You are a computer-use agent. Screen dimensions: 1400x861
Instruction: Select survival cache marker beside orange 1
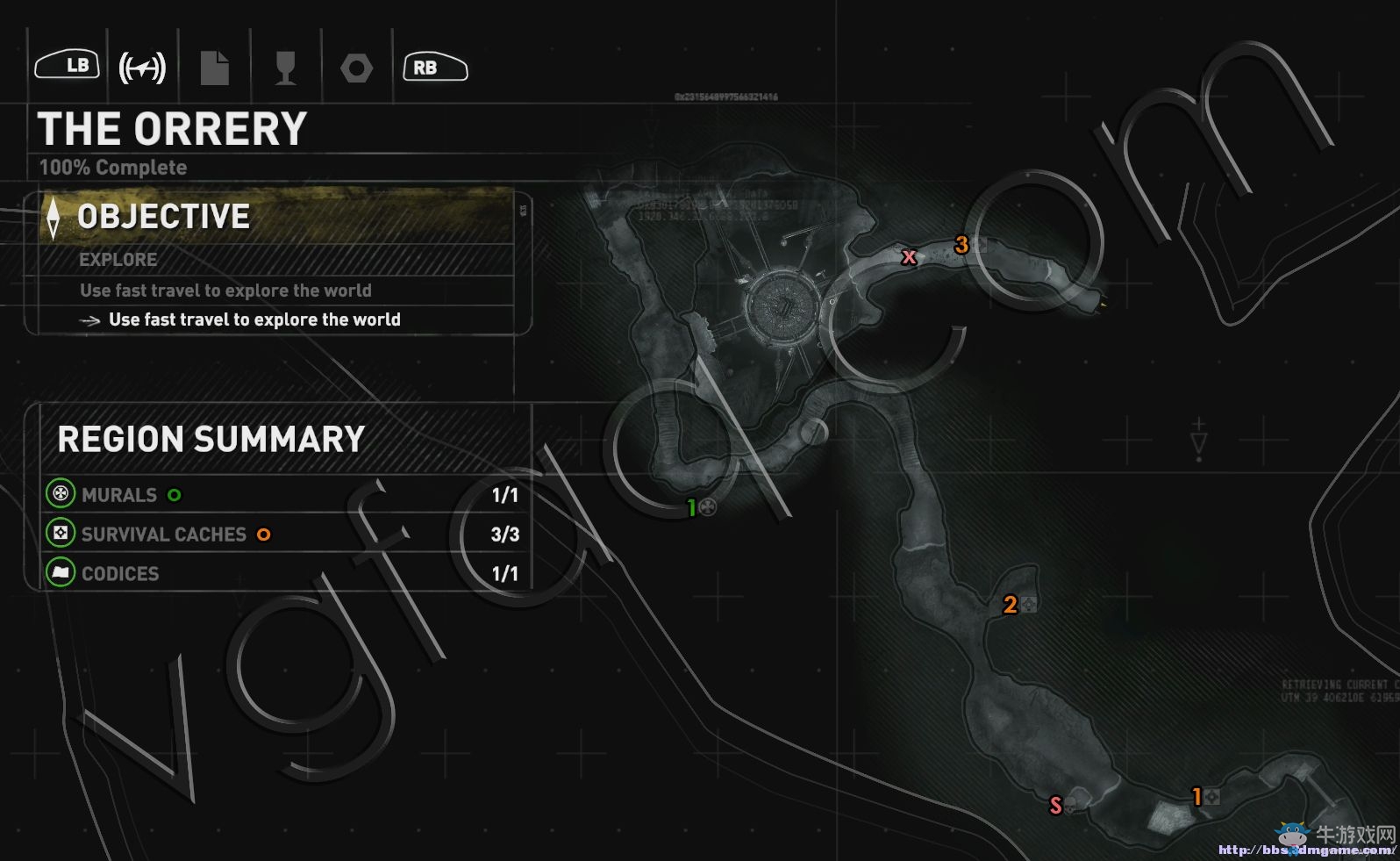point(1212,797)
